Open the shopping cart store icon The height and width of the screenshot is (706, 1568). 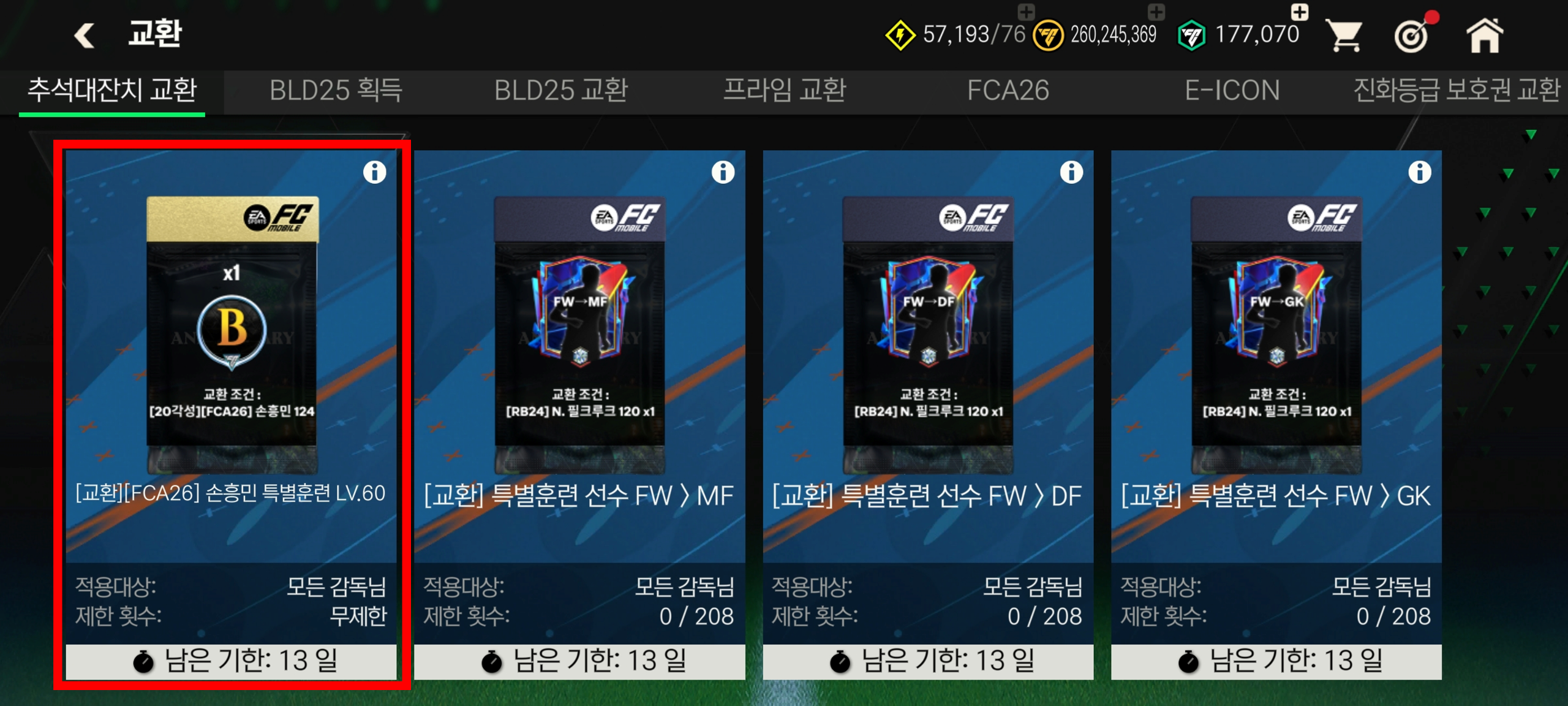tap(1343, 36)
